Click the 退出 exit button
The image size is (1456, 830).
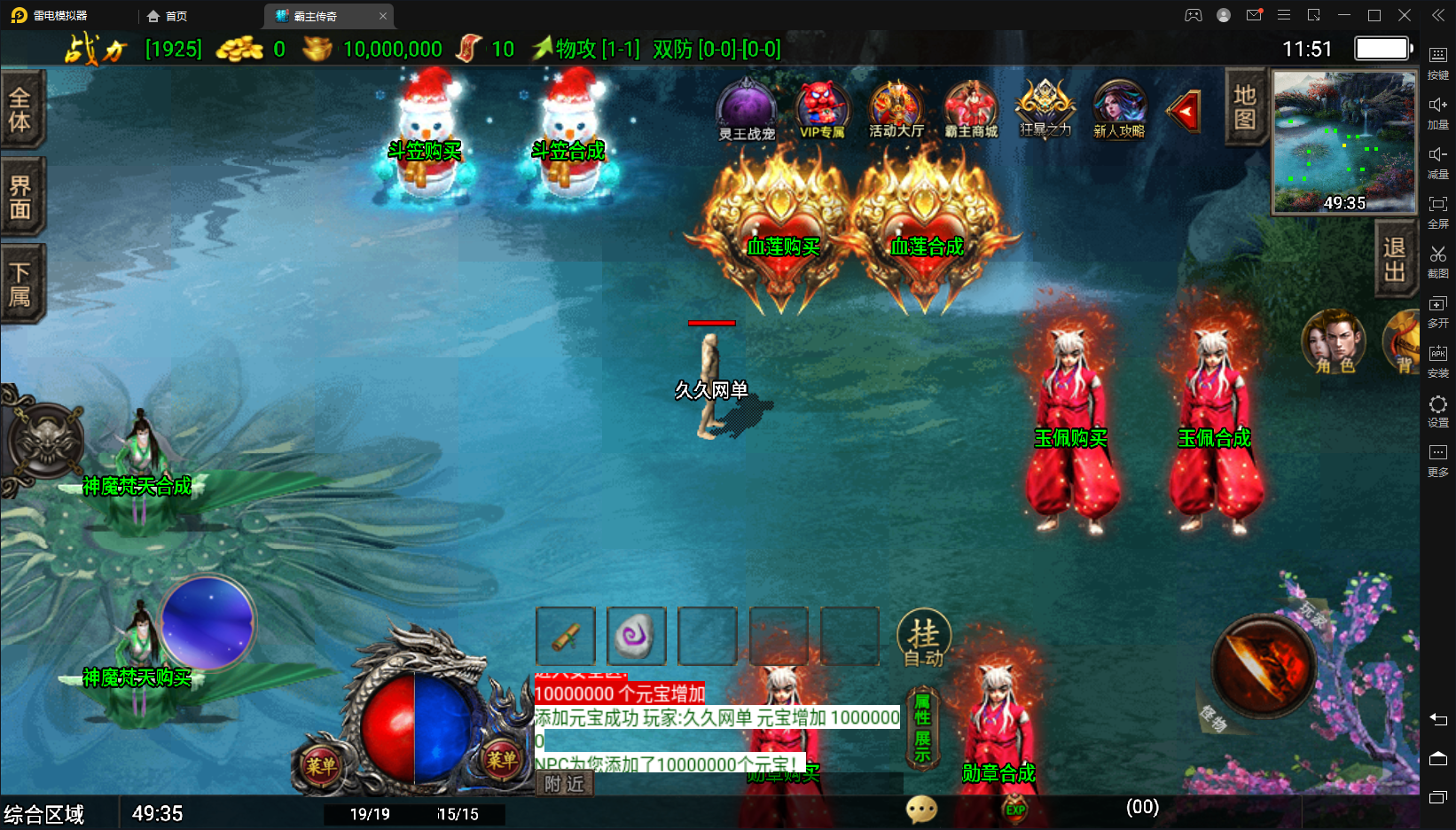pos(1395,259)
